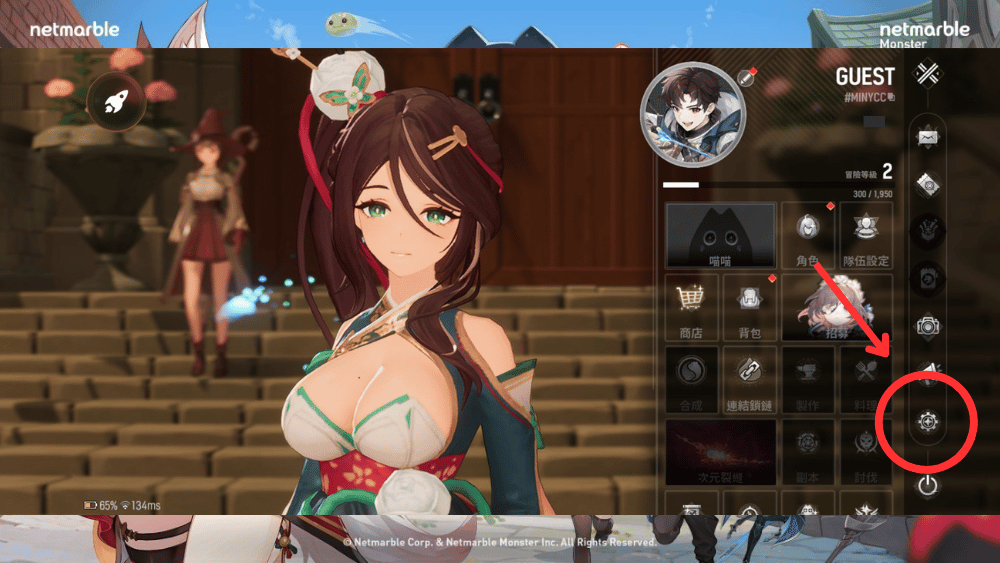Open the 喵喵 cat tile
The height and width of the screenshot is (563, 1000).
coord(720,236)
